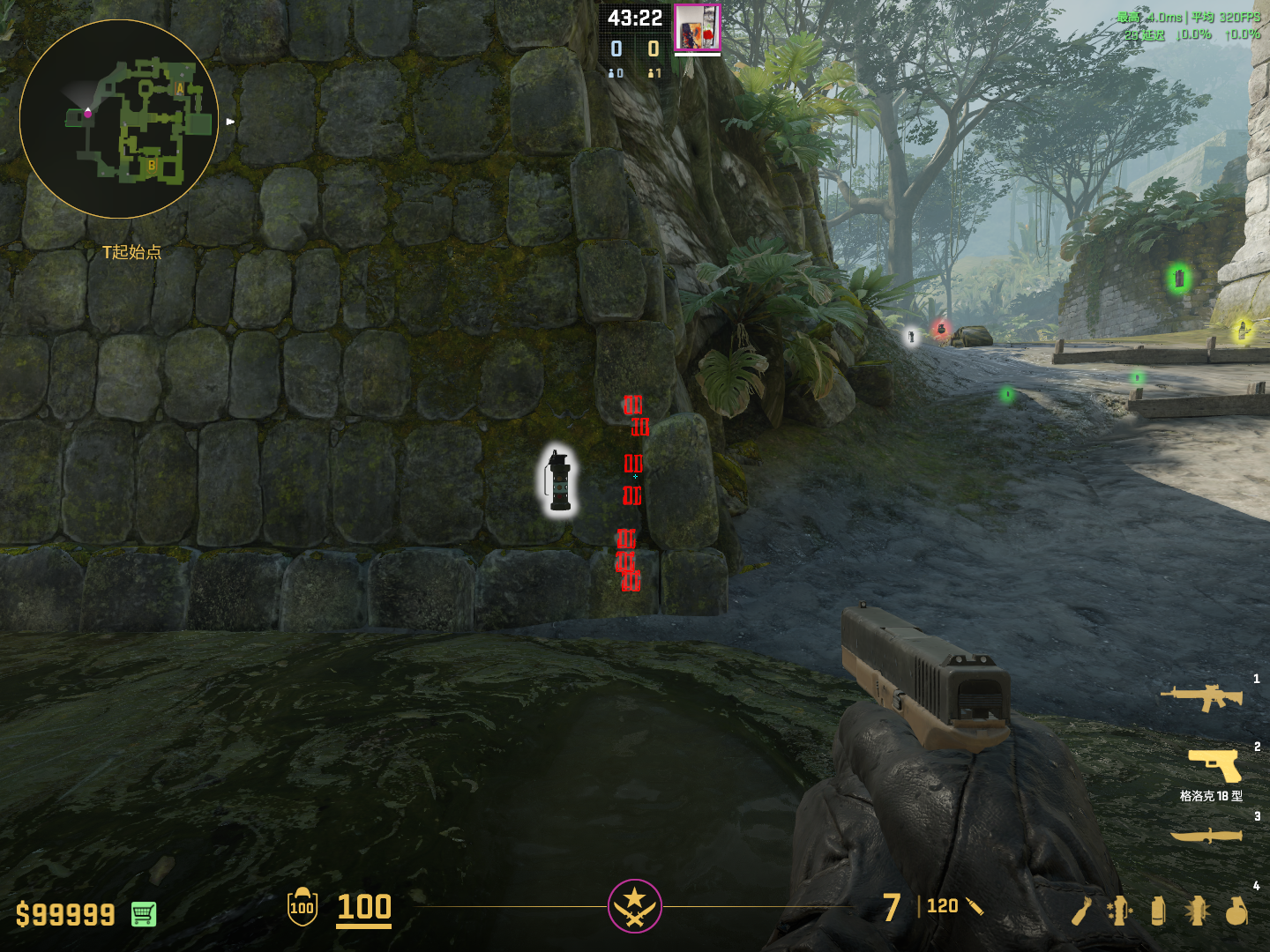Select the Glock-18 pistol slot
This screenshot has height=952, width=1270.
point(1214,764)
